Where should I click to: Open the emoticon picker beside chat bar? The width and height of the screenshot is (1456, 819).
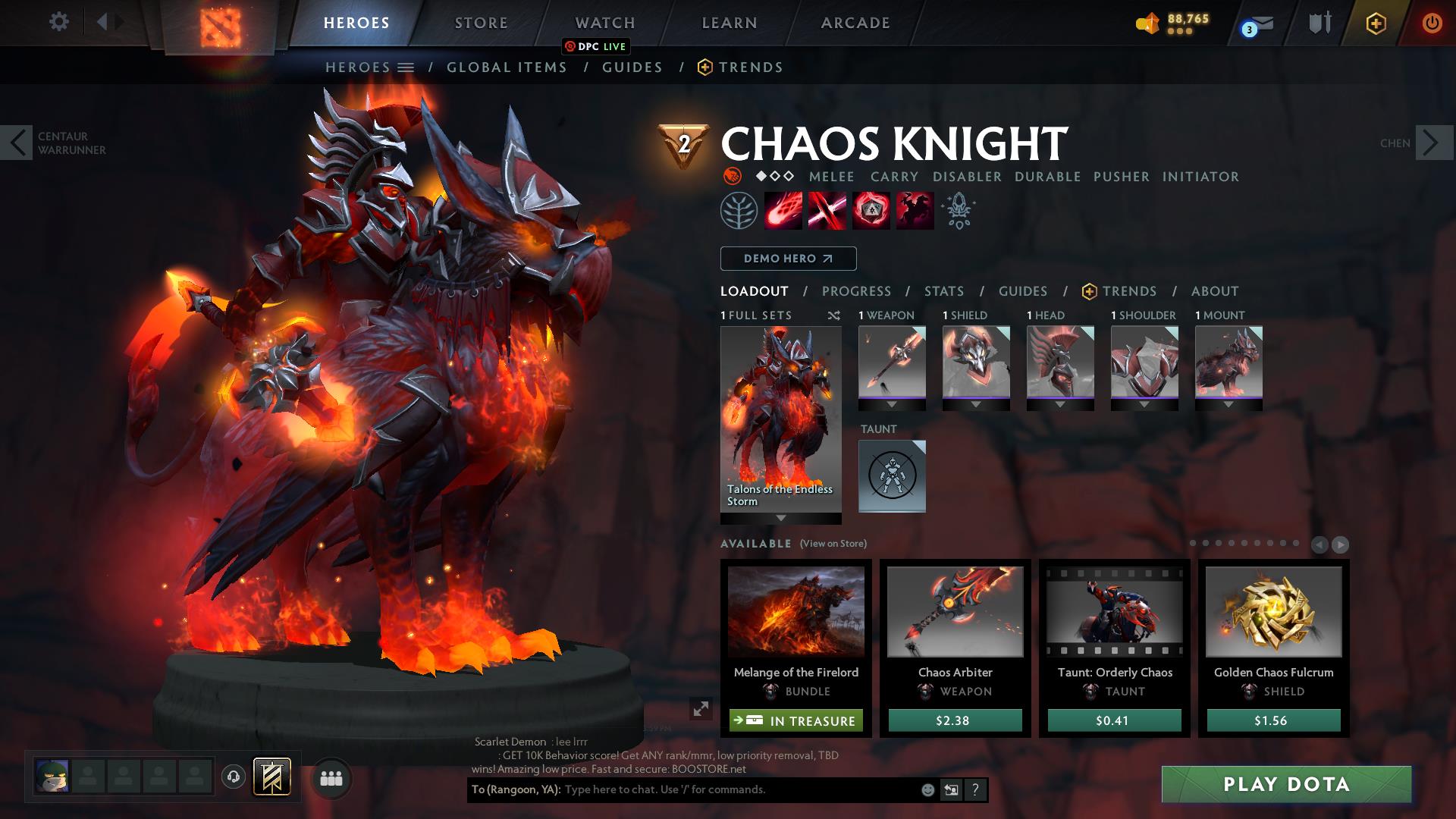(927, 789)
